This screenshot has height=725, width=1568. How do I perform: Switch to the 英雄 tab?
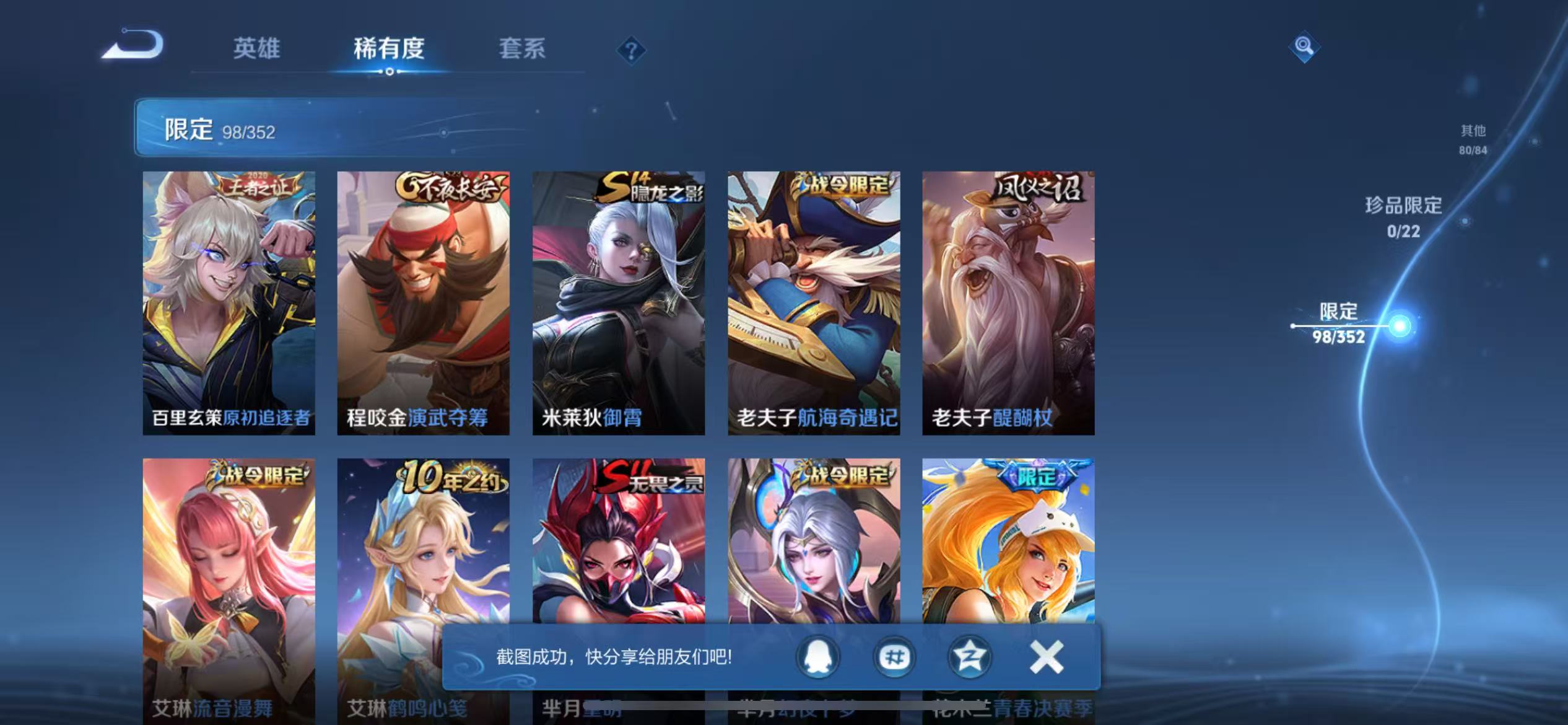click(256, 48)
